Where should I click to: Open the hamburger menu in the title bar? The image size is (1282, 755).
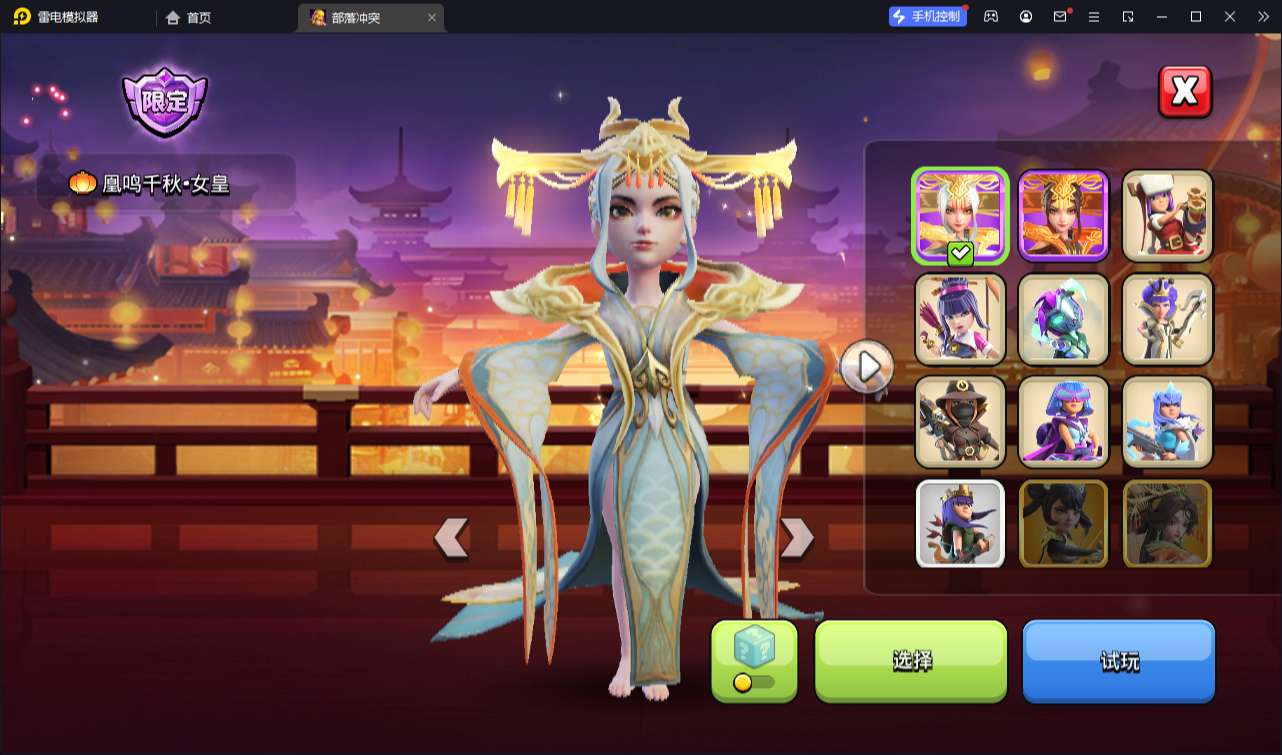pos(1094,16)
